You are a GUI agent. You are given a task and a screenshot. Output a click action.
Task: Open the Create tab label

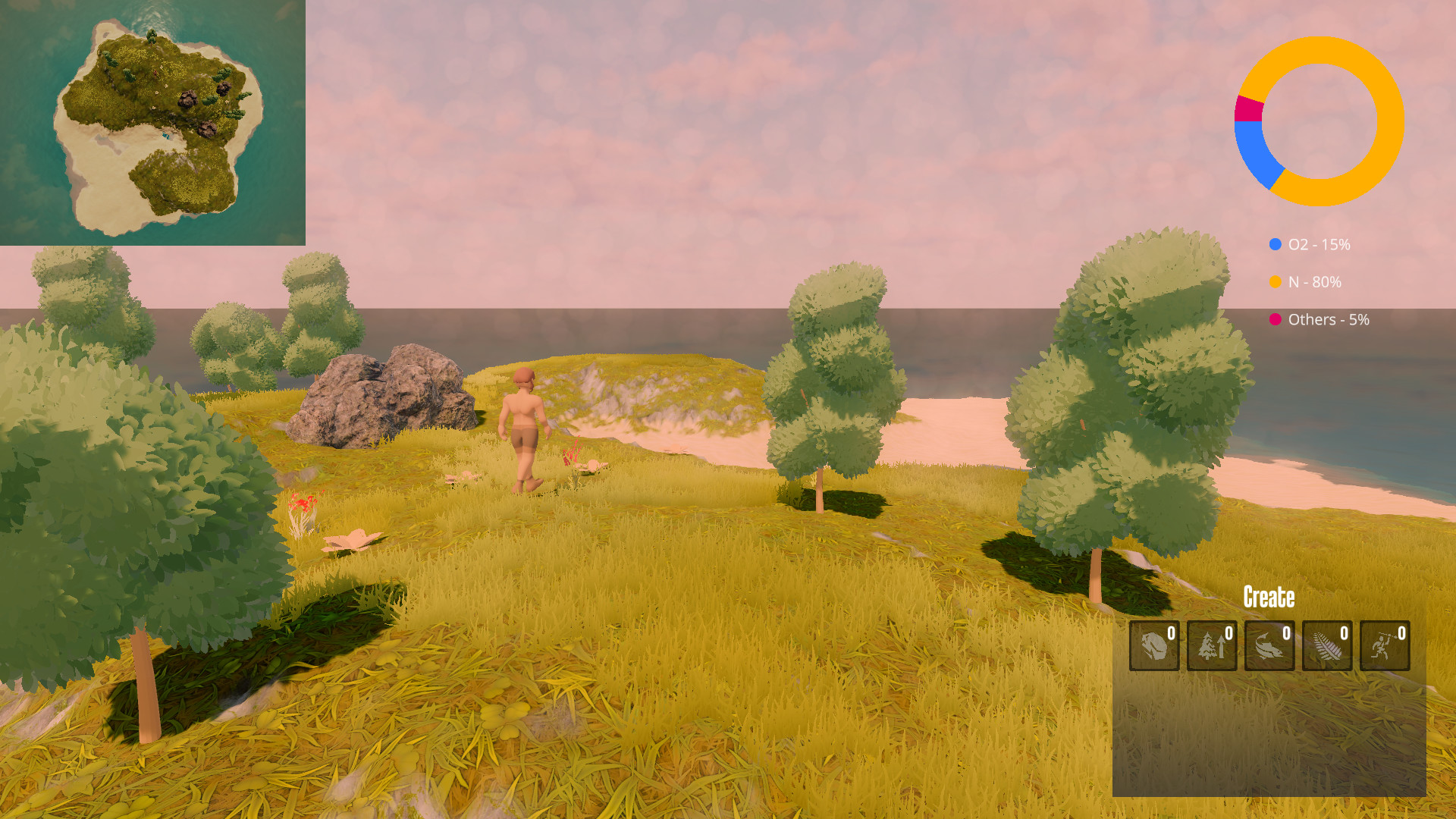(x=1269, y=598)
